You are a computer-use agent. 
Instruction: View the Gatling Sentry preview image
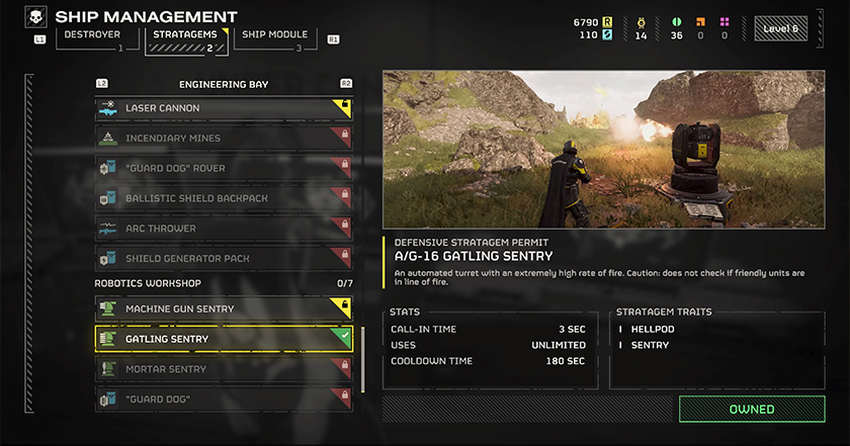pos(604,150)
